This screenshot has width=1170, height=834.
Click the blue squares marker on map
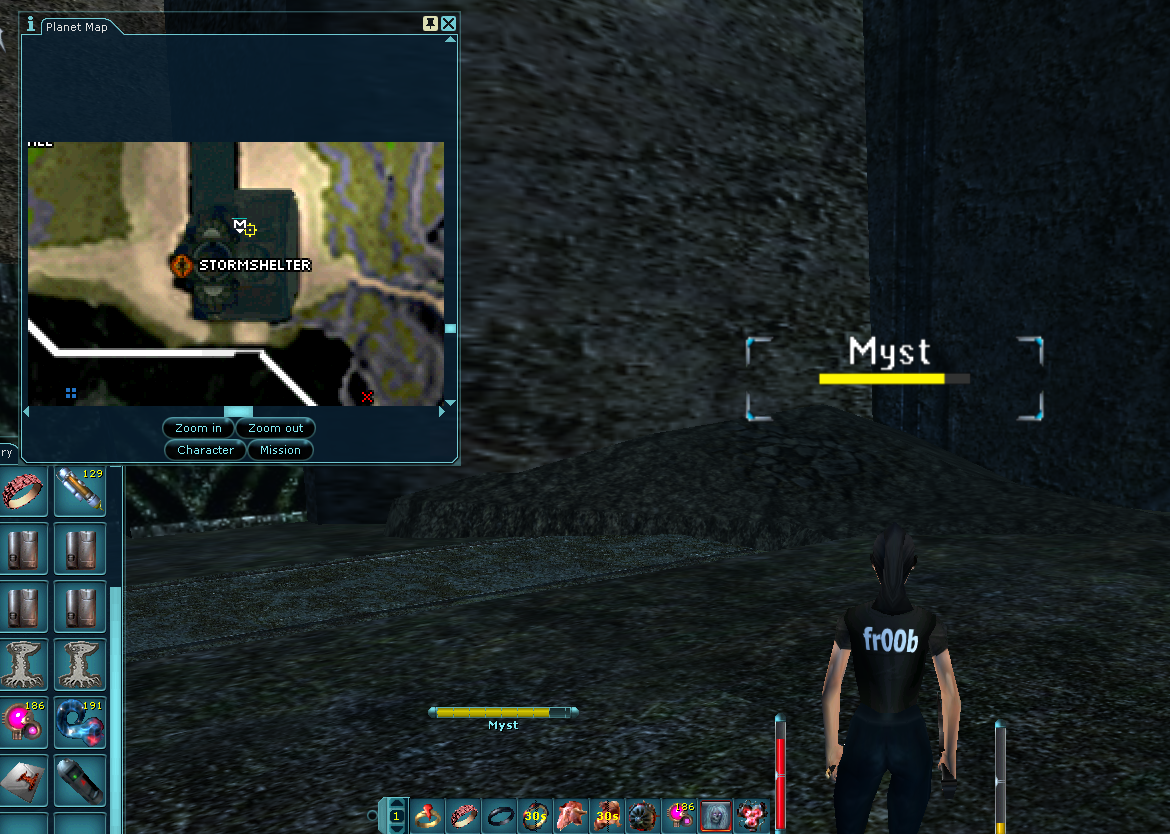[71, 393]
